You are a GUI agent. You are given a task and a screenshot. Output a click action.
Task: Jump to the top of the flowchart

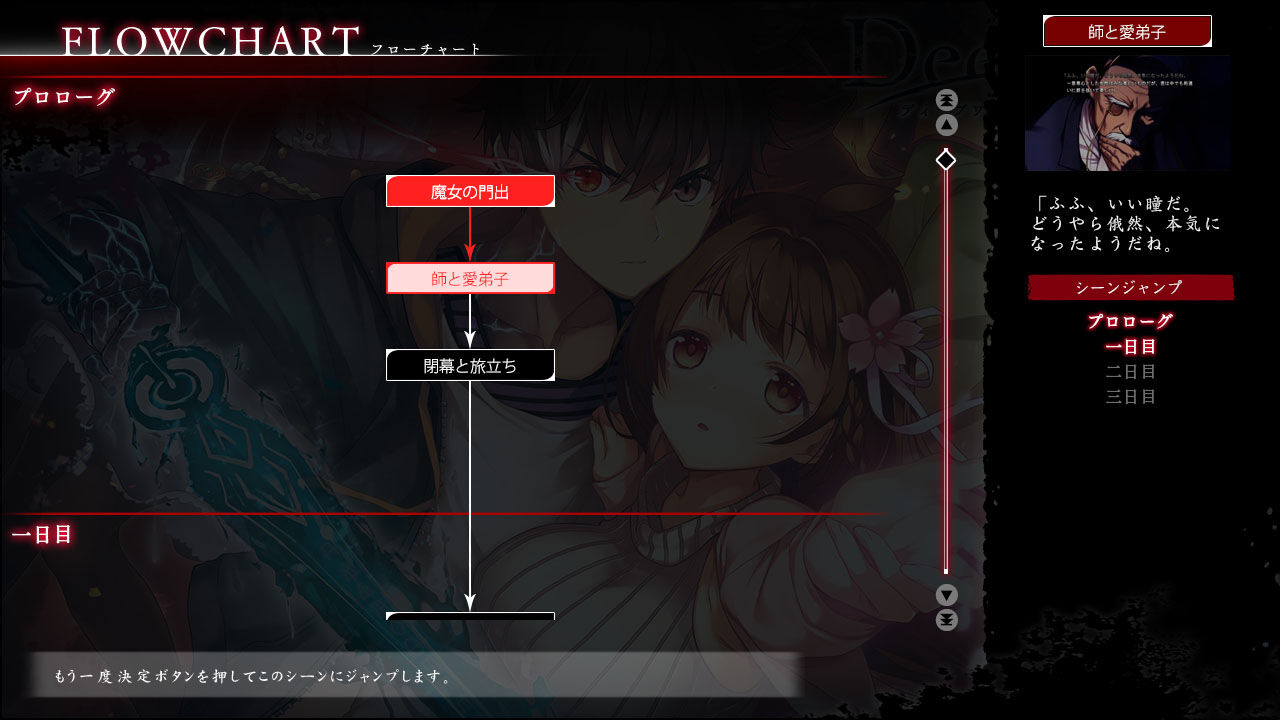(x=946, y=98)
